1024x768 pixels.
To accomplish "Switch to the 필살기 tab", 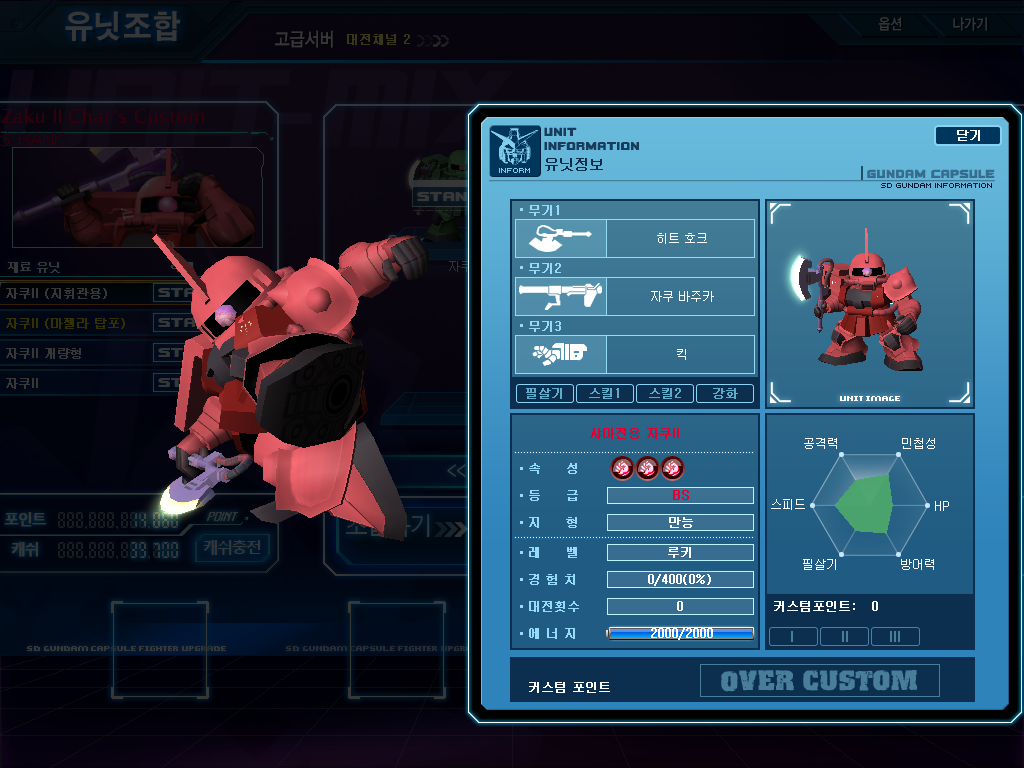I will pyautogui.click(x=544, y=393).
